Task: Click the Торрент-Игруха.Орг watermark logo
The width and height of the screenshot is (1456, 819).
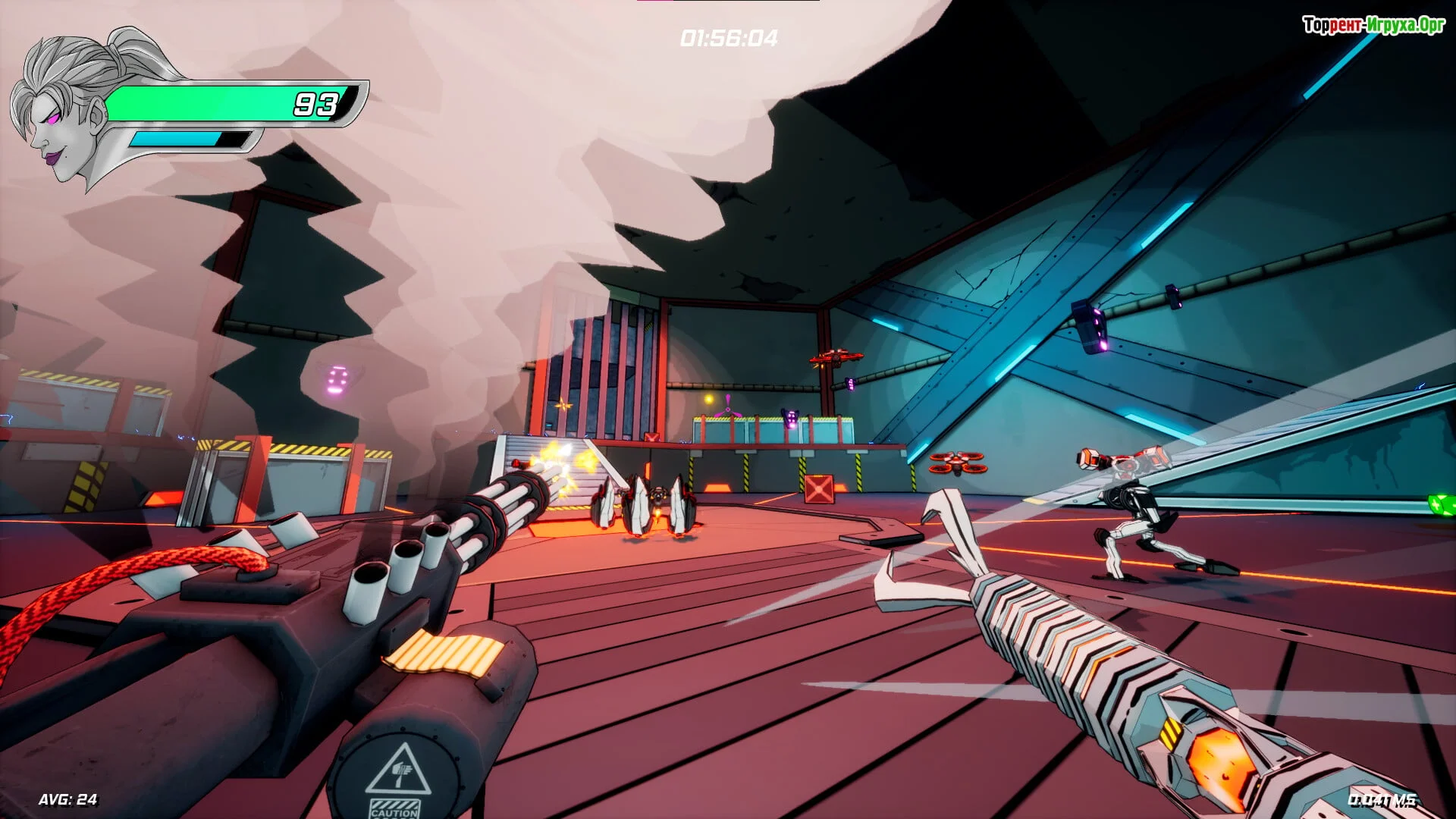Action: tap(1373, 25)
